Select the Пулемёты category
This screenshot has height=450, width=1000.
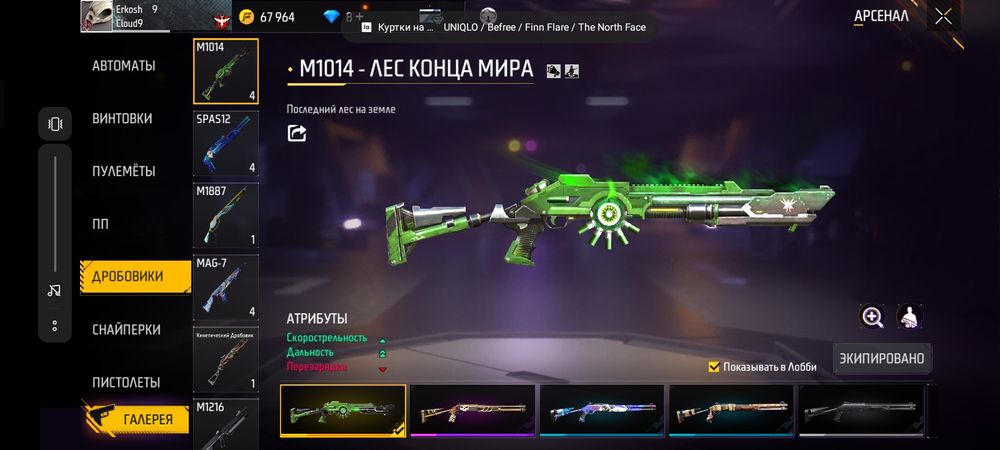click(124, 171)
